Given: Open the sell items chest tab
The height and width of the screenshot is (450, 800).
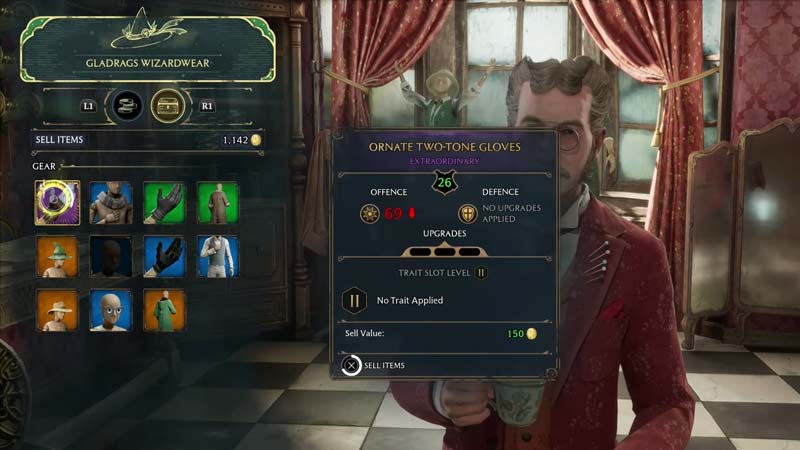Looking at the screenshot, I should coord(168,104).
